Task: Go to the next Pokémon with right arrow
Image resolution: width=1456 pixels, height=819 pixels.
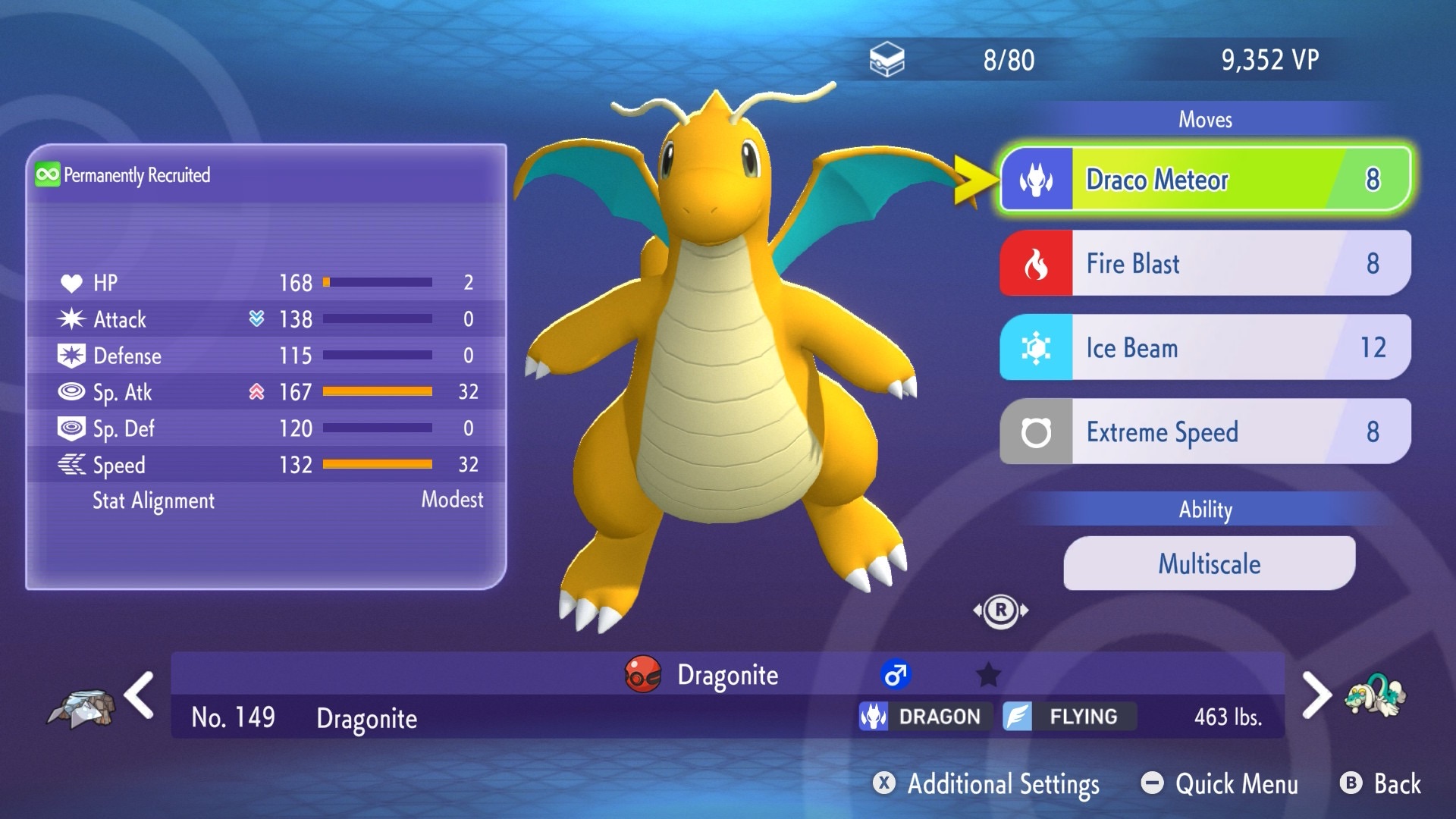Action: [1316, 695]
